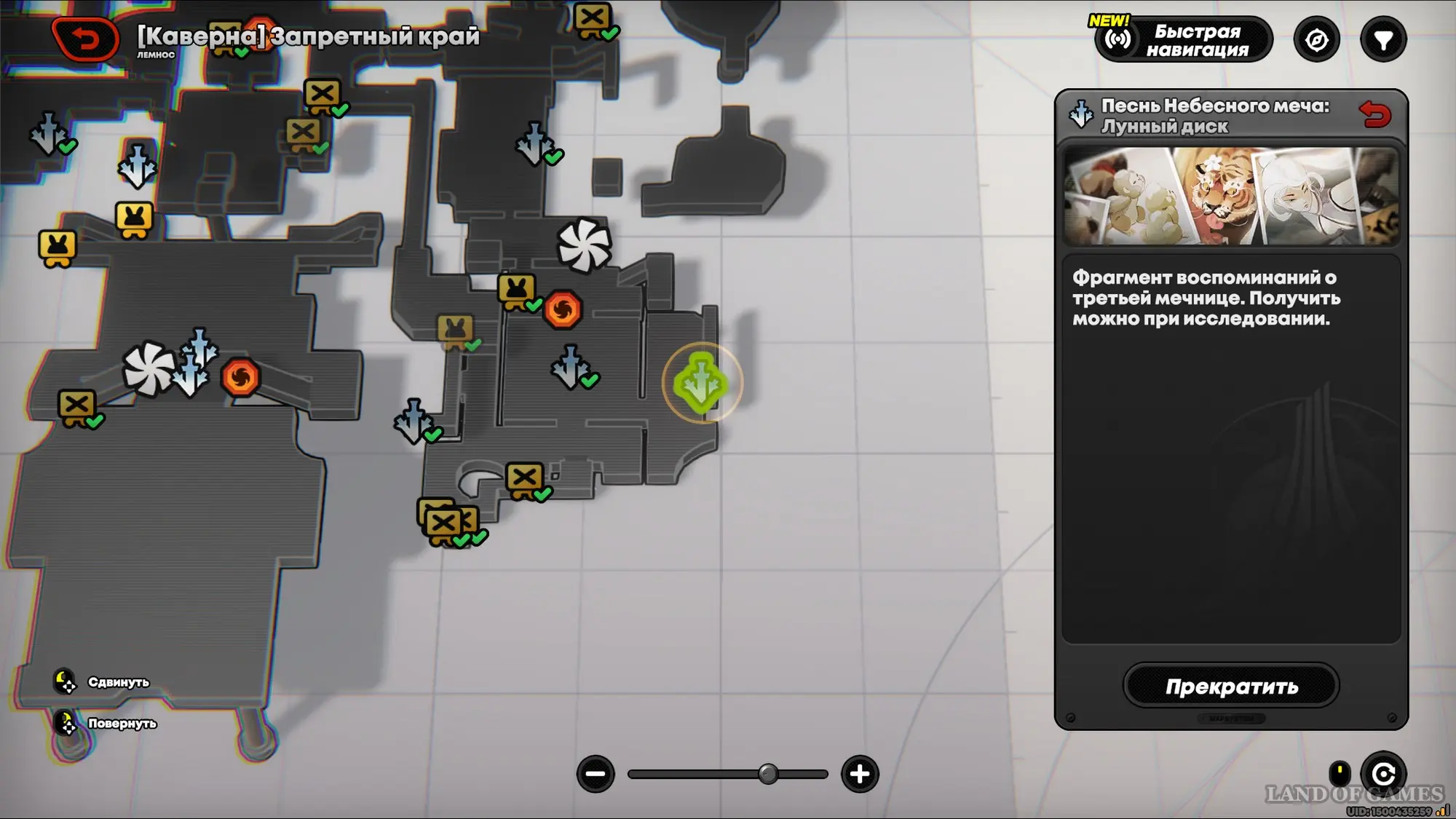Screen dimensions: 1456x819
Task: Zoom in the map with plus button
Action: point(860,774)
